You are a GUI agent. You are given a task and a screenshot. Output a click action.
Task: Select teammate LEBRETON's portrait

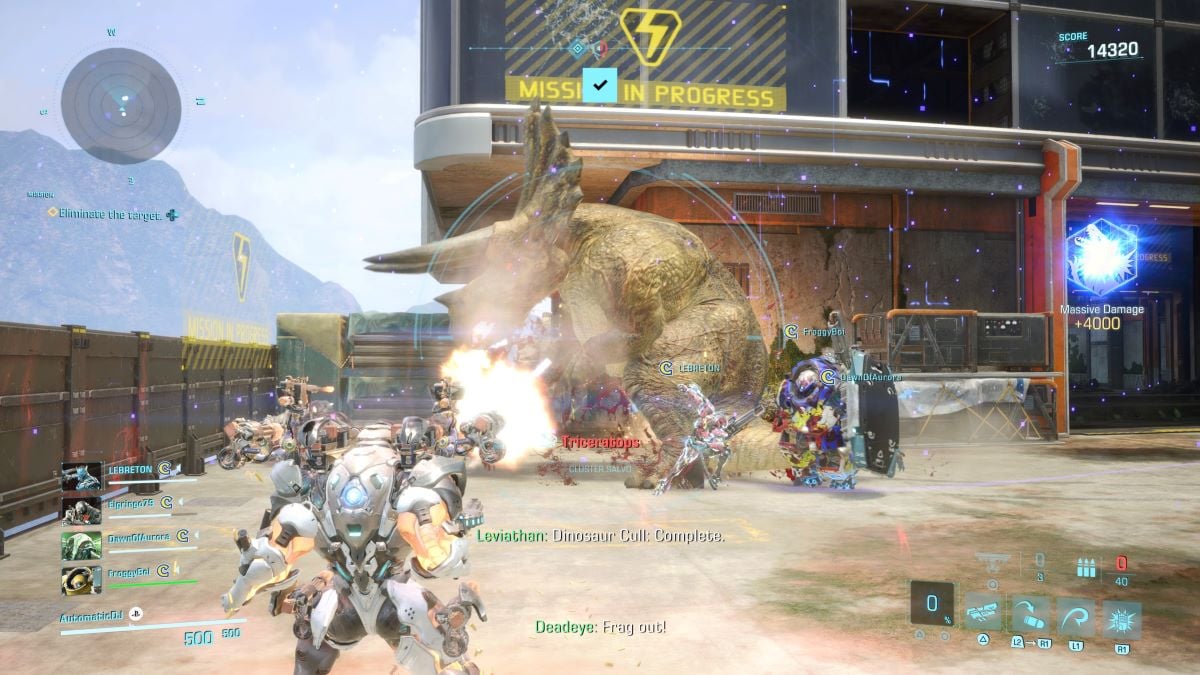coord(81,477)
